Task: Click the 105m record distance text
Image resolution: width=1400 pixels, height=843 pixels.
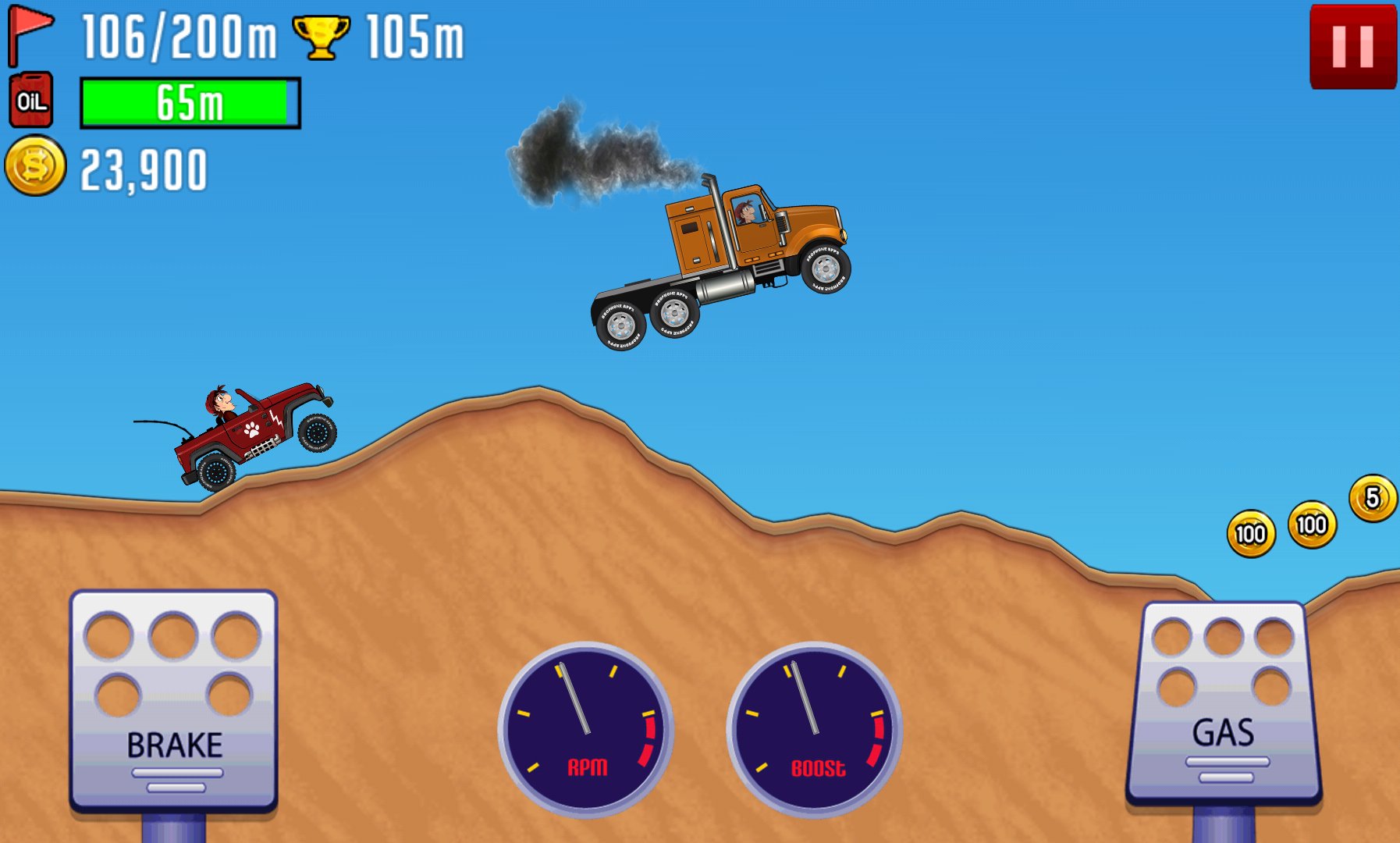Action: click(414, 35)
